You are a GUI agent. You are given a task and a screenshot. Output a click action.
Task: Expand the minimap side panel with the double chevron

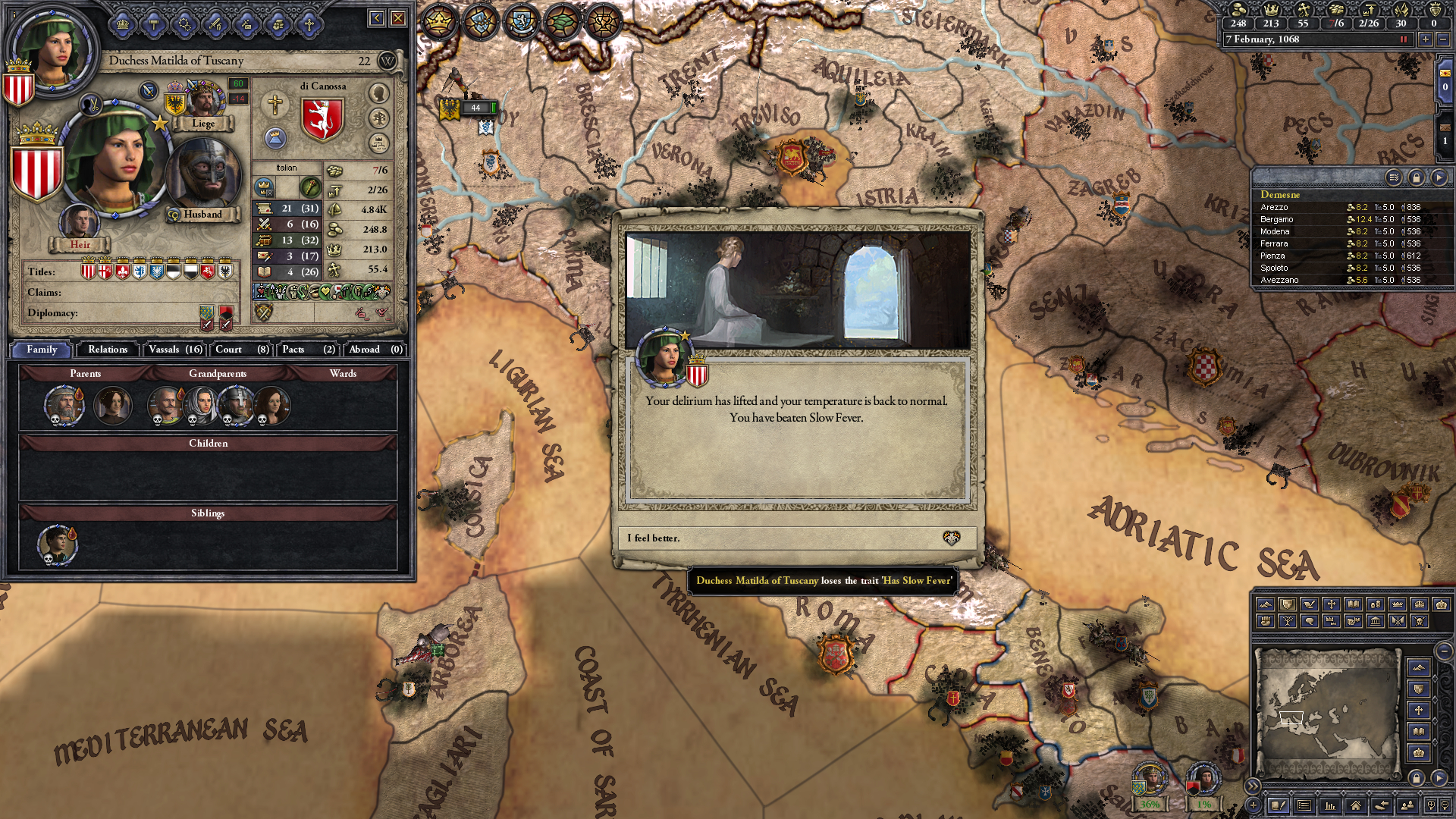pyautogui.click(x=1252, y=786)
